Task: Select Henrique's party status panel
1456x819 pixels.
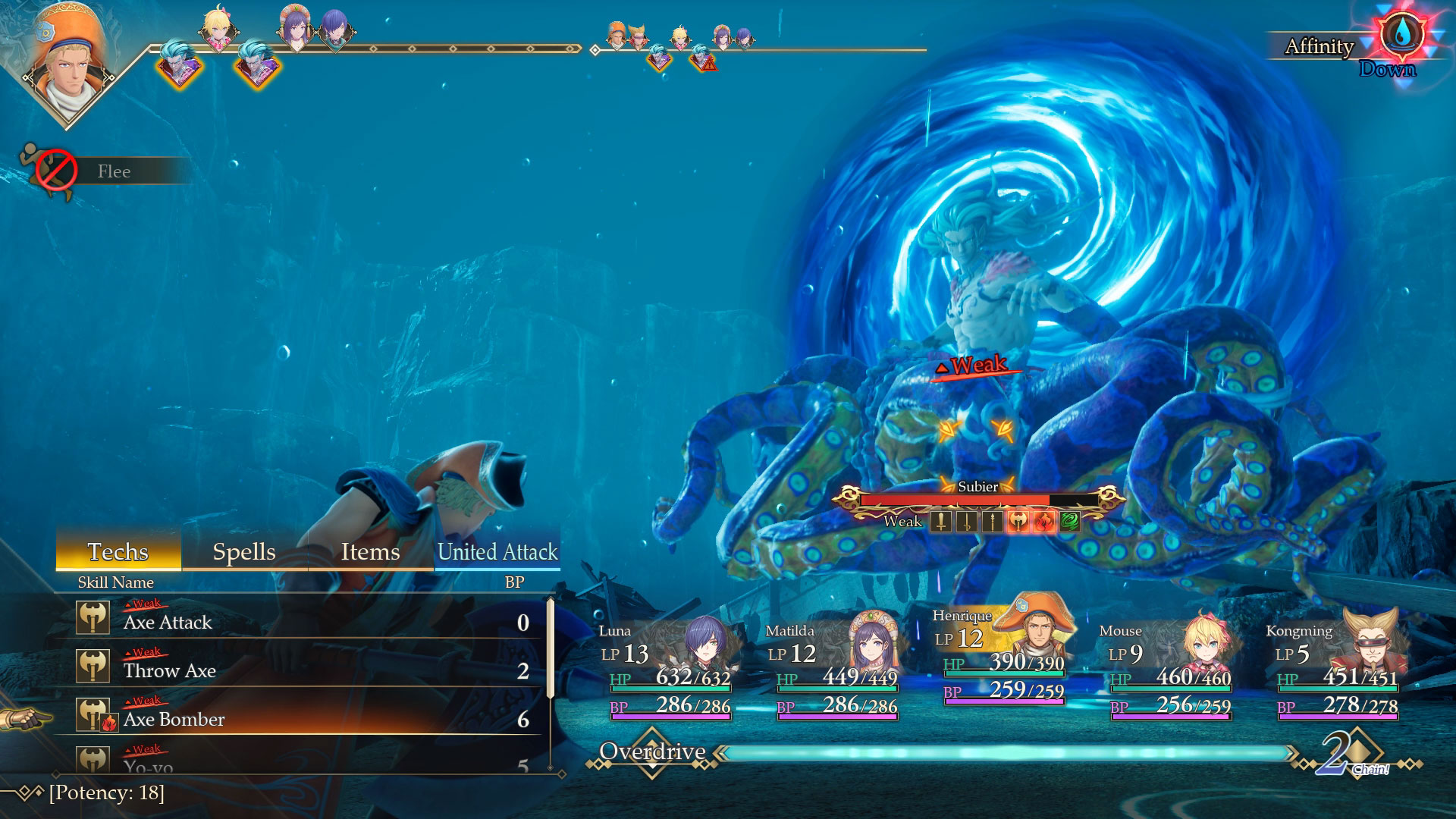Action: point(1003,656)
